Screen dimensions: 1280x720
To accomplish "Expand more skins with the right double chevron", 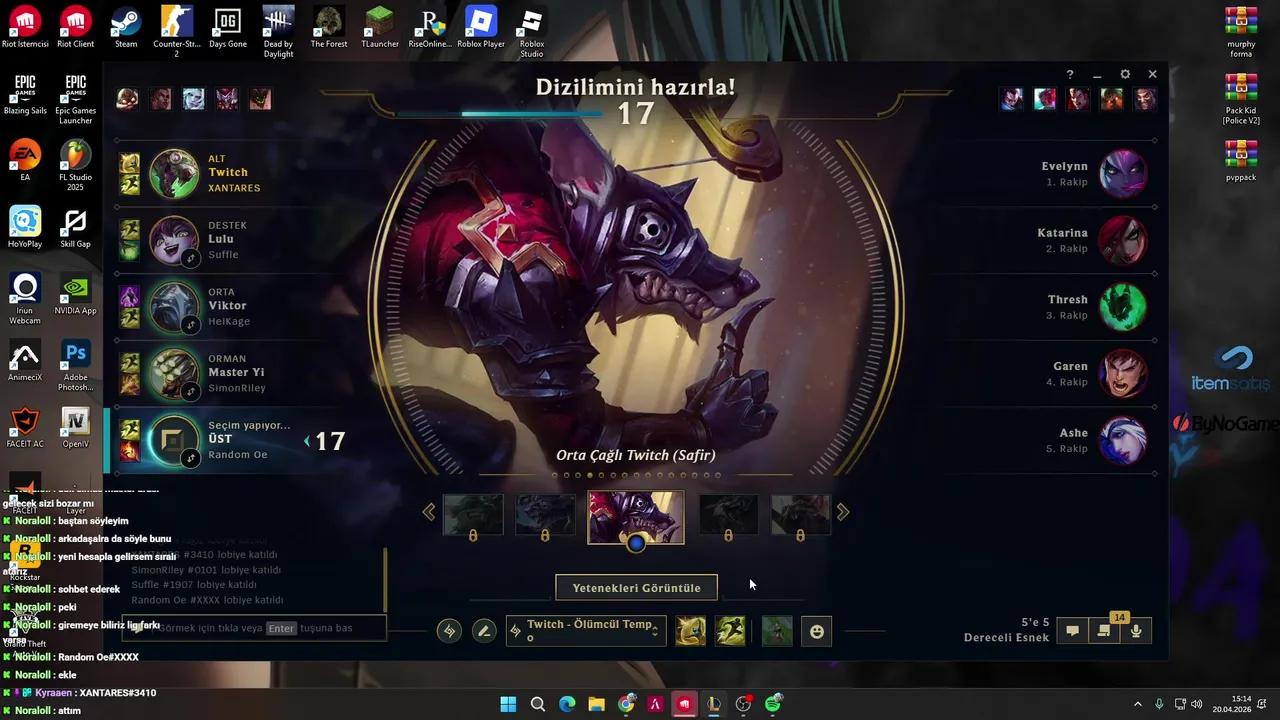I will pyautogui.click(x=843, y=511).
